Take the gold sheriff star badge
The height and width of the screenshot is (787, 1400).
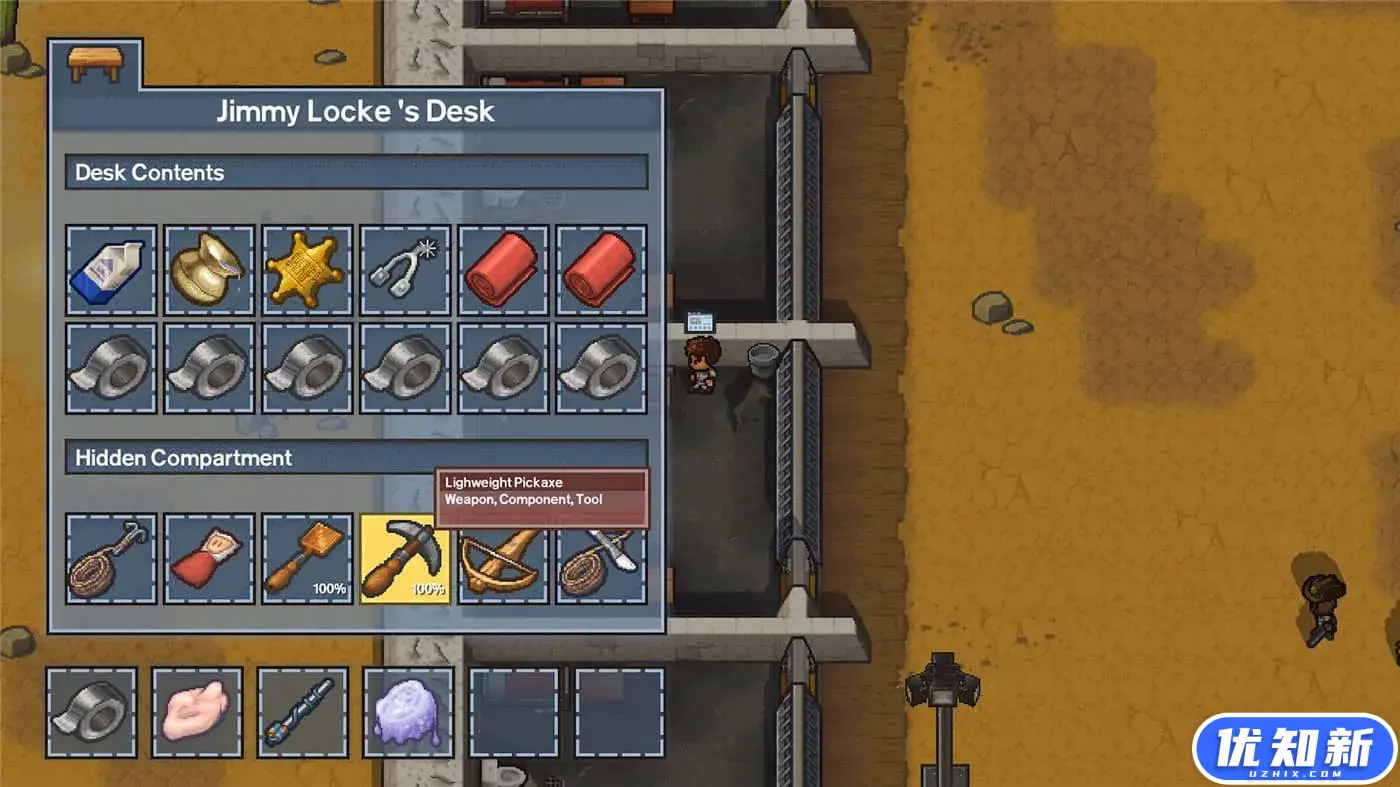coord(307,270)
